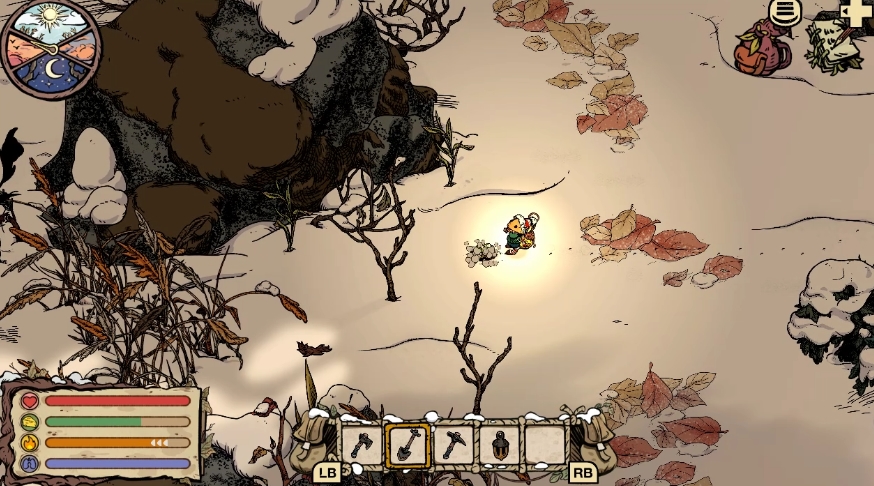Viewport: 874px width, 486px height.
Task: Select the shovel hotbar slot
Action: click(x=407, y=445)
